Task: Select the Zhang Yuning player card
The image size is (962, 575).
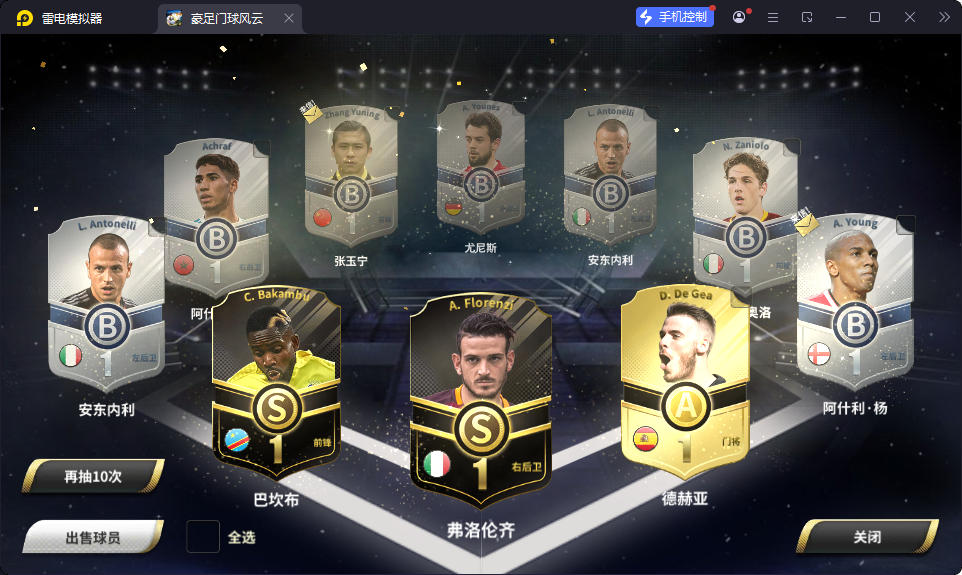Action: point(351,175)
